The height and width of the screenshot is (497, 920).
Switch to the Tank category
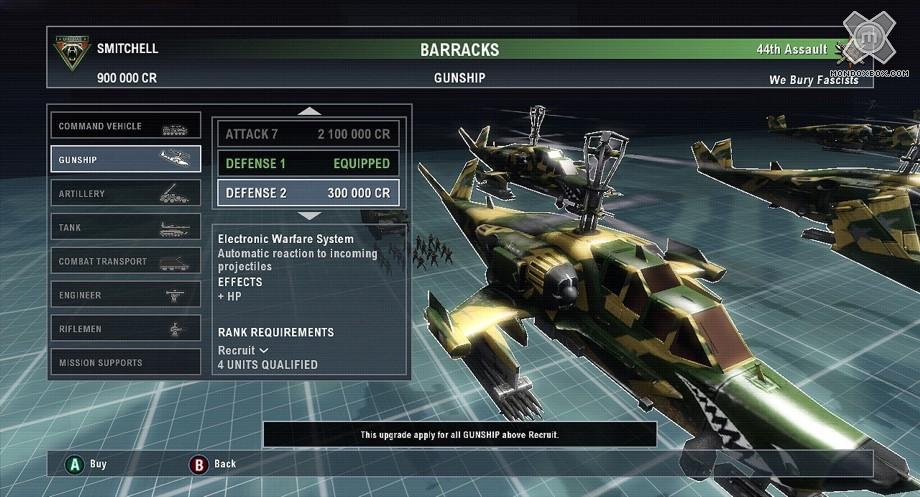(125, 228)
